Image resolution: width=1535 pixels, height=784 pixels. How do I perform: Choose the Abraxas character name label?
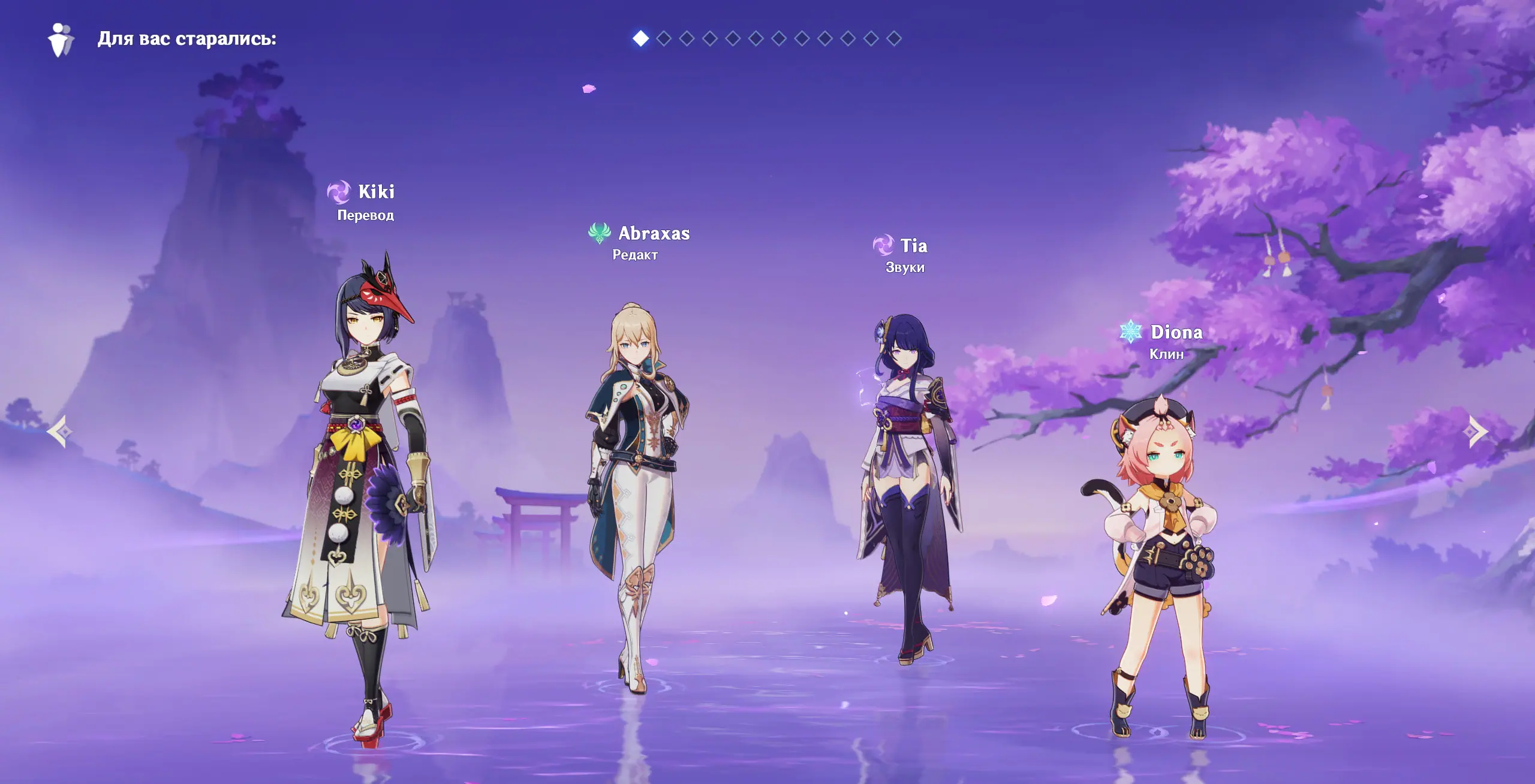(x=654, y=233)
